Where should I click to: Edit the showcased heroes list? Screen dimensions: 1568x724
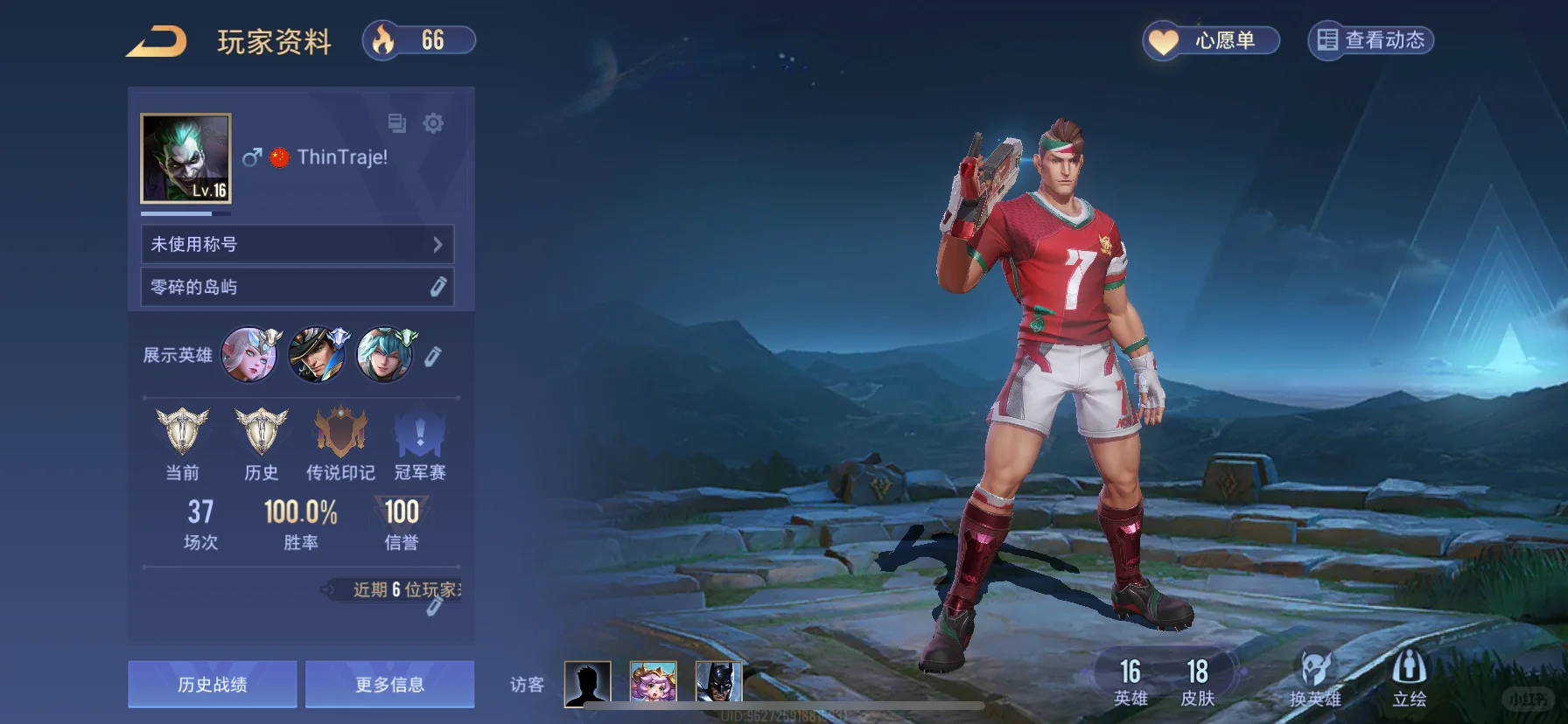pyautogui.click(x=433, y=356)
